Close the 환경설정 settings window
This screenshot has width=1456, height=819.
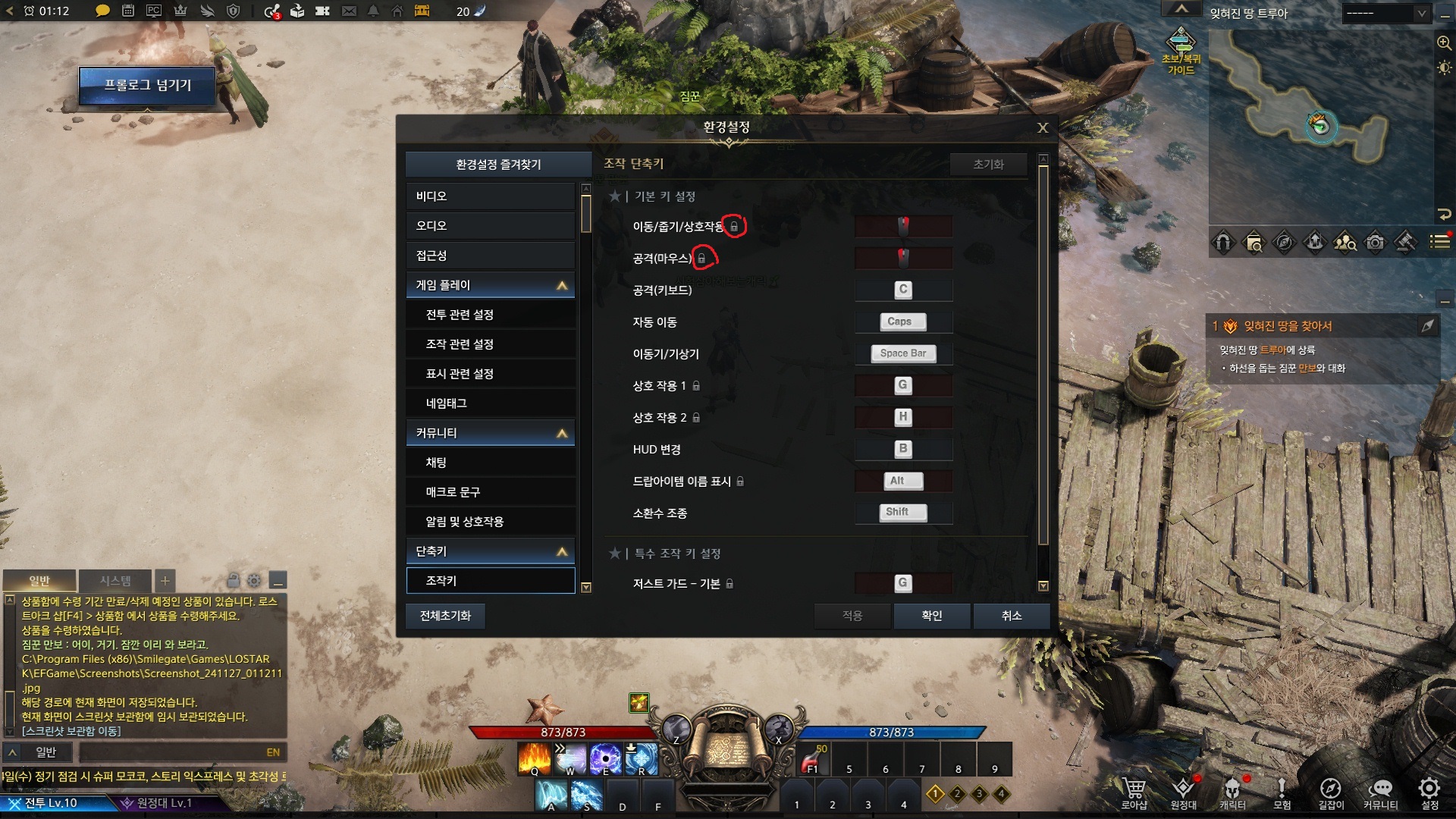(1043, 128)
